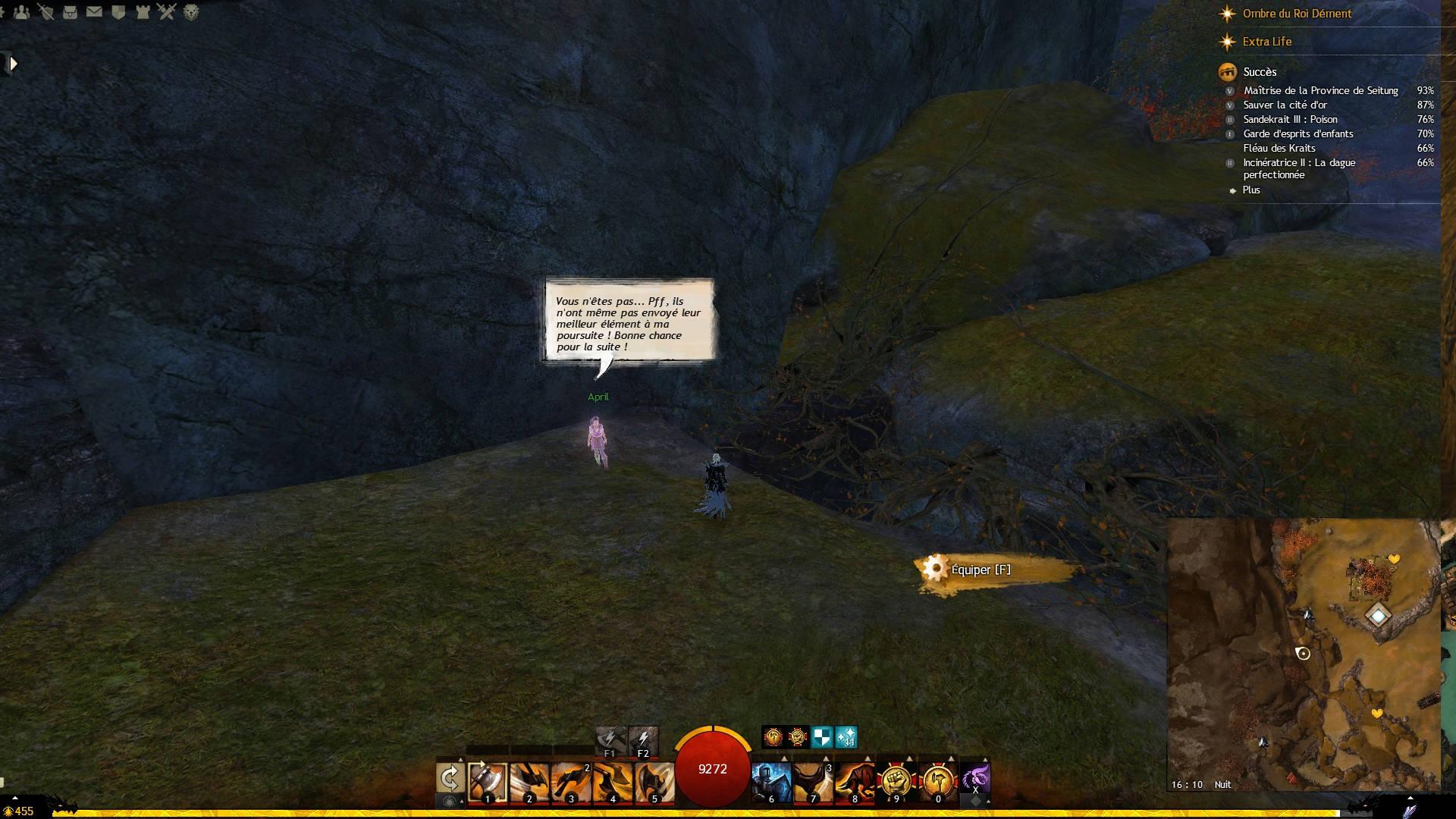1456x819 pixels.
Task: Use the golden fist banner skill
Action: (896, 781)
